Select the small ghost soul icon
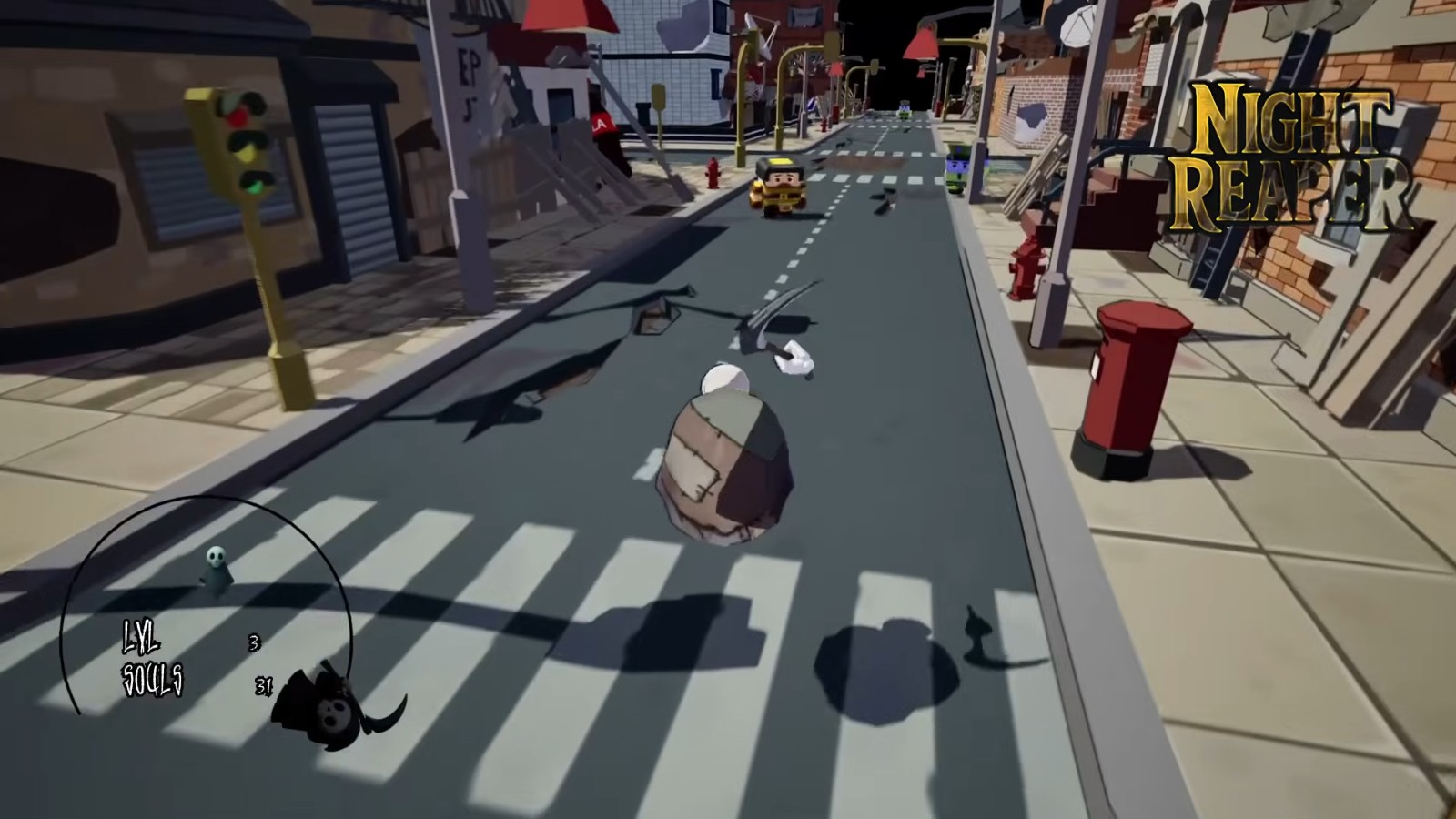1456x819 pixels. tap(217, 568)
